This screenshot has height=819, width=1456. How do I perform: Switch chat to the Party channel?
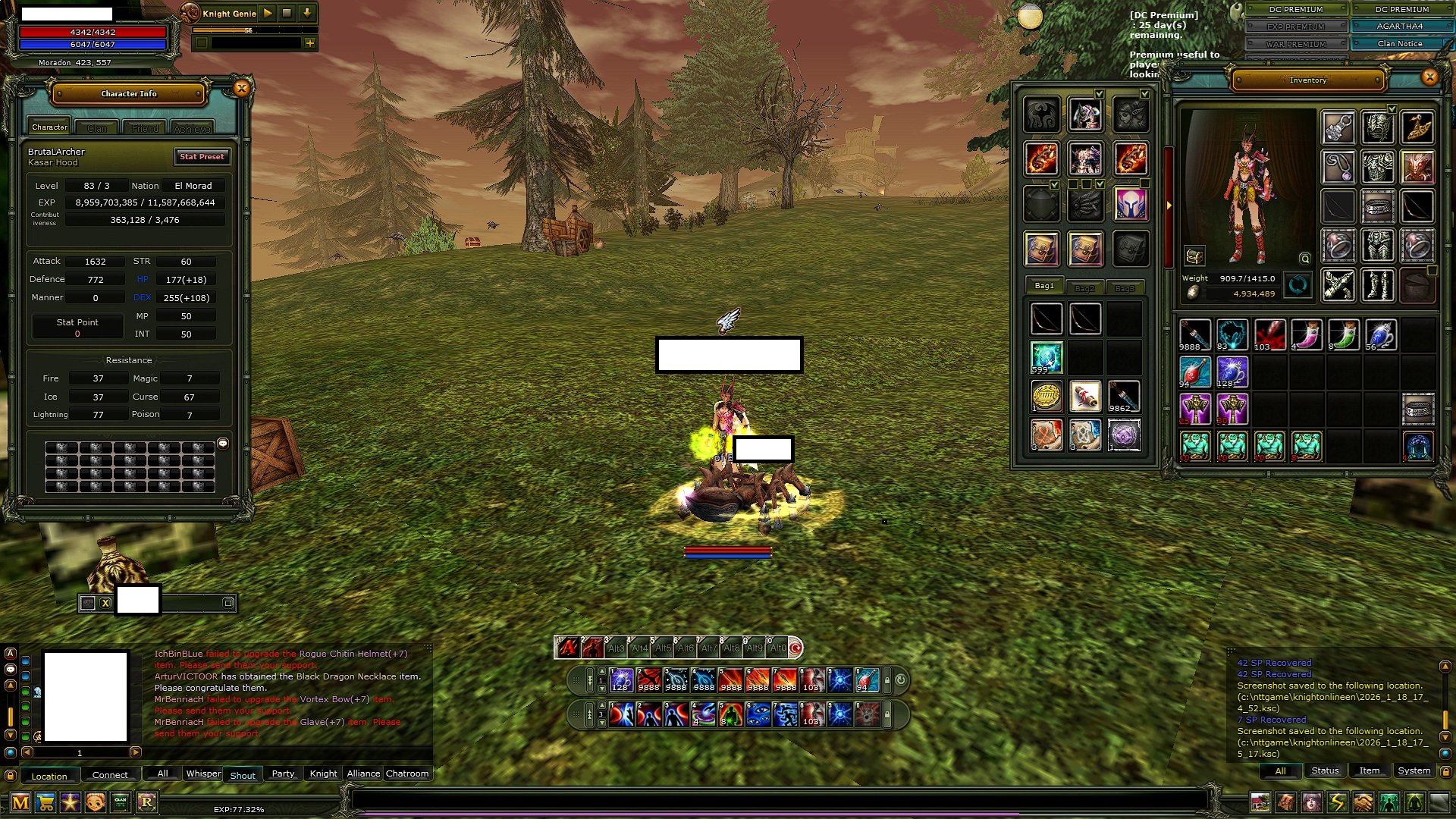coord(283,773)
